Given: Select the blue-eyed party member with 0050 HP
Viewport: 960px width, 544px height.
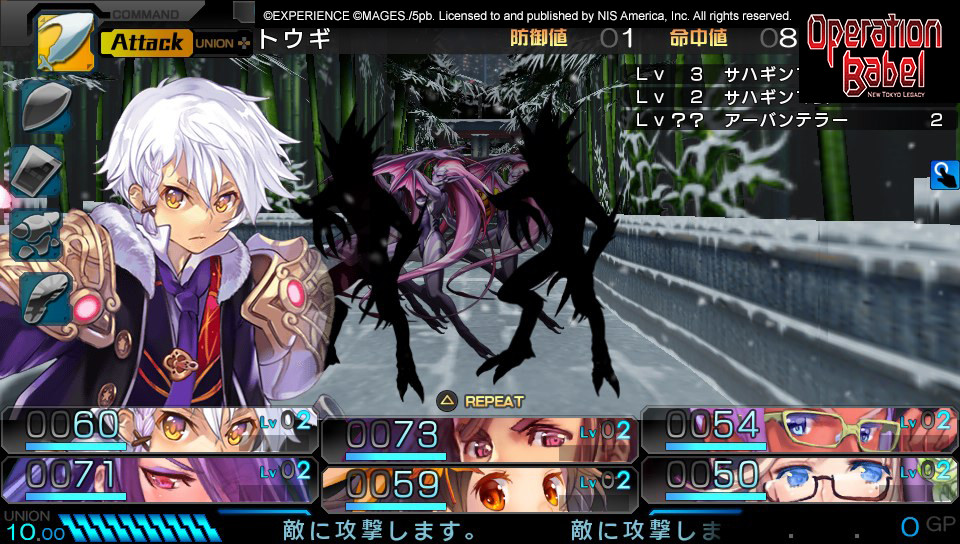Looking at the screenshot, I should [798, 477].
